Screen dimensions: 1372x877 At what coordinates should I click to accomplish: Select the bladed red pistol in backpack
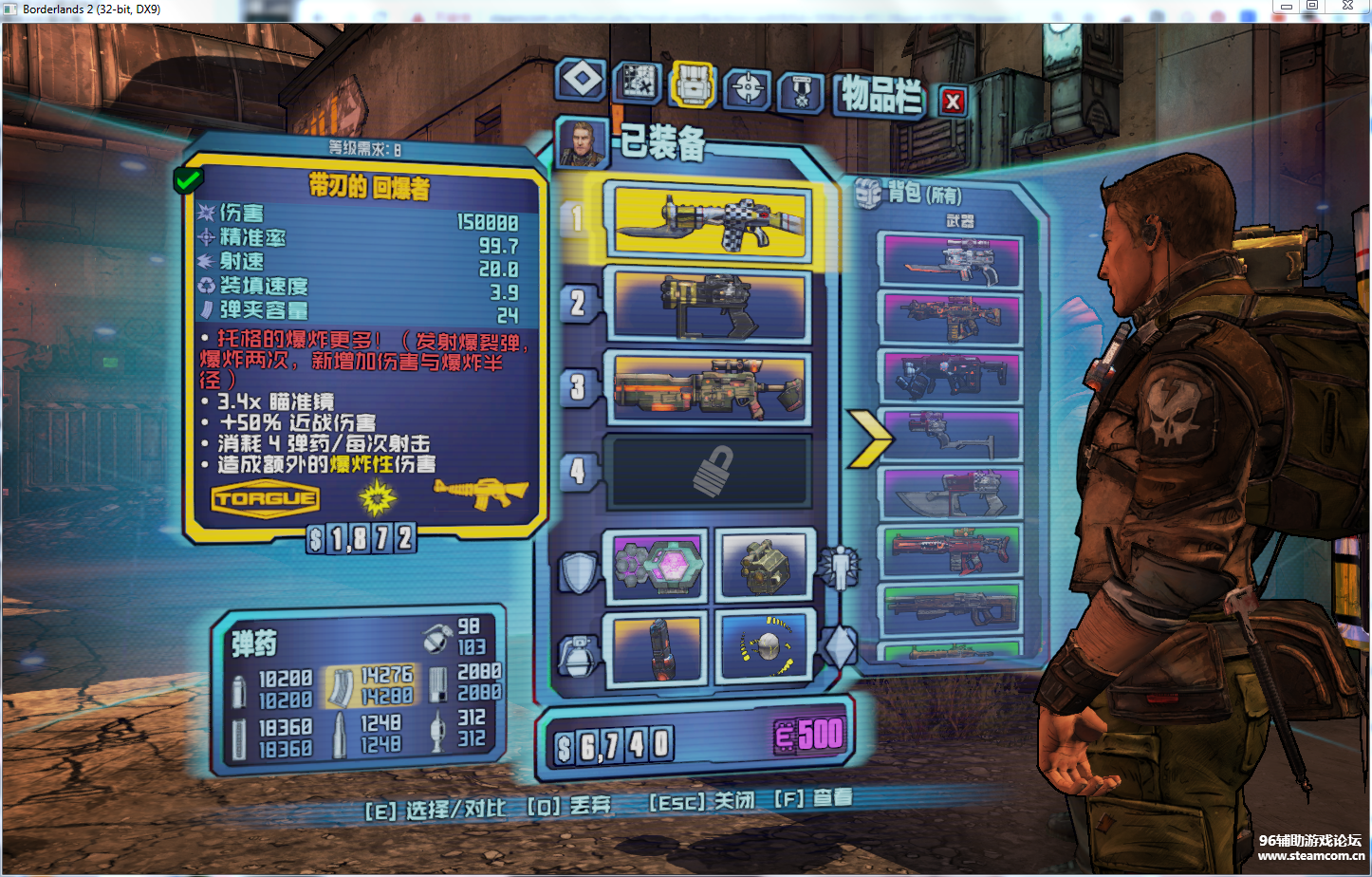point(951,492)
